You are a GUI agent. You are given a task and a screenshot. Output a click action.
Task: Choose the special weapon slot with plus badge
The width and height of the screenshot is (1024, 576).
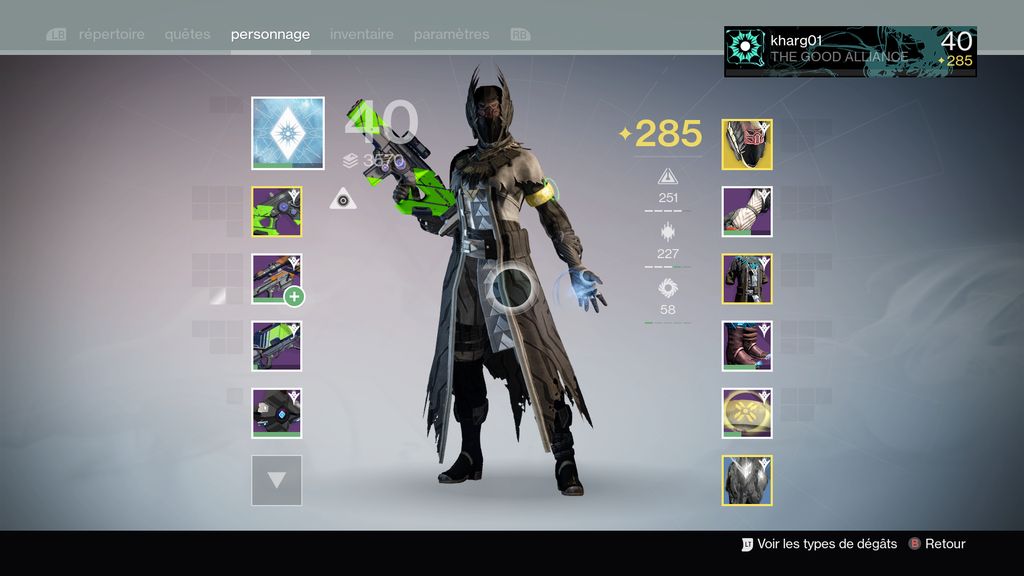pyautogui.click(x=277, y=279)
